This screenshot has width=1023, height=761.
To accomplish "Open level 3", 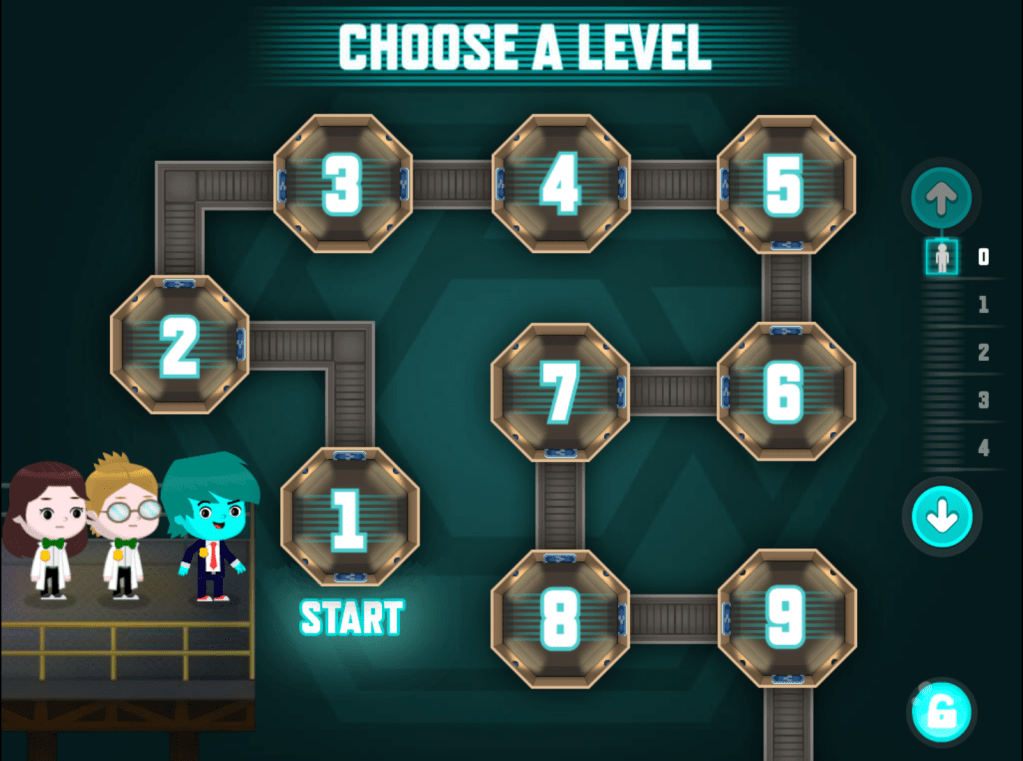I will [x=342, y=183].
